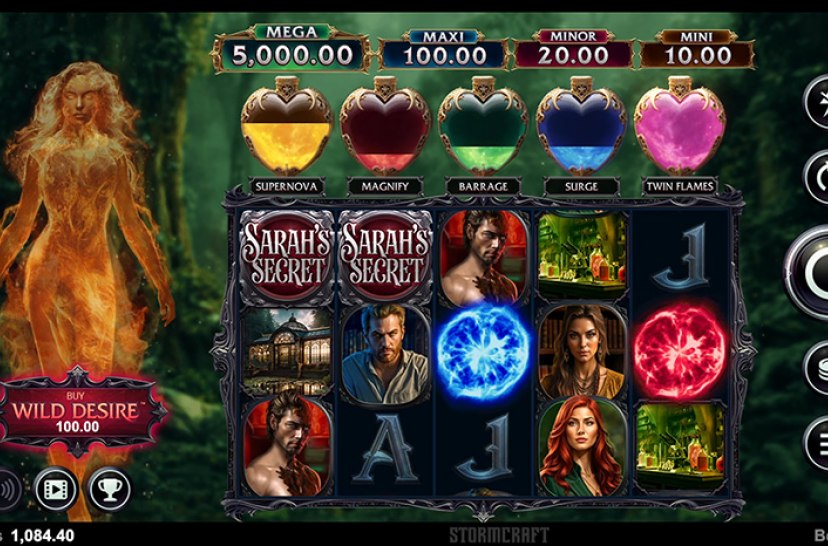
Task: Select the dark red Magnify heart potion
Action: [384, 130]
